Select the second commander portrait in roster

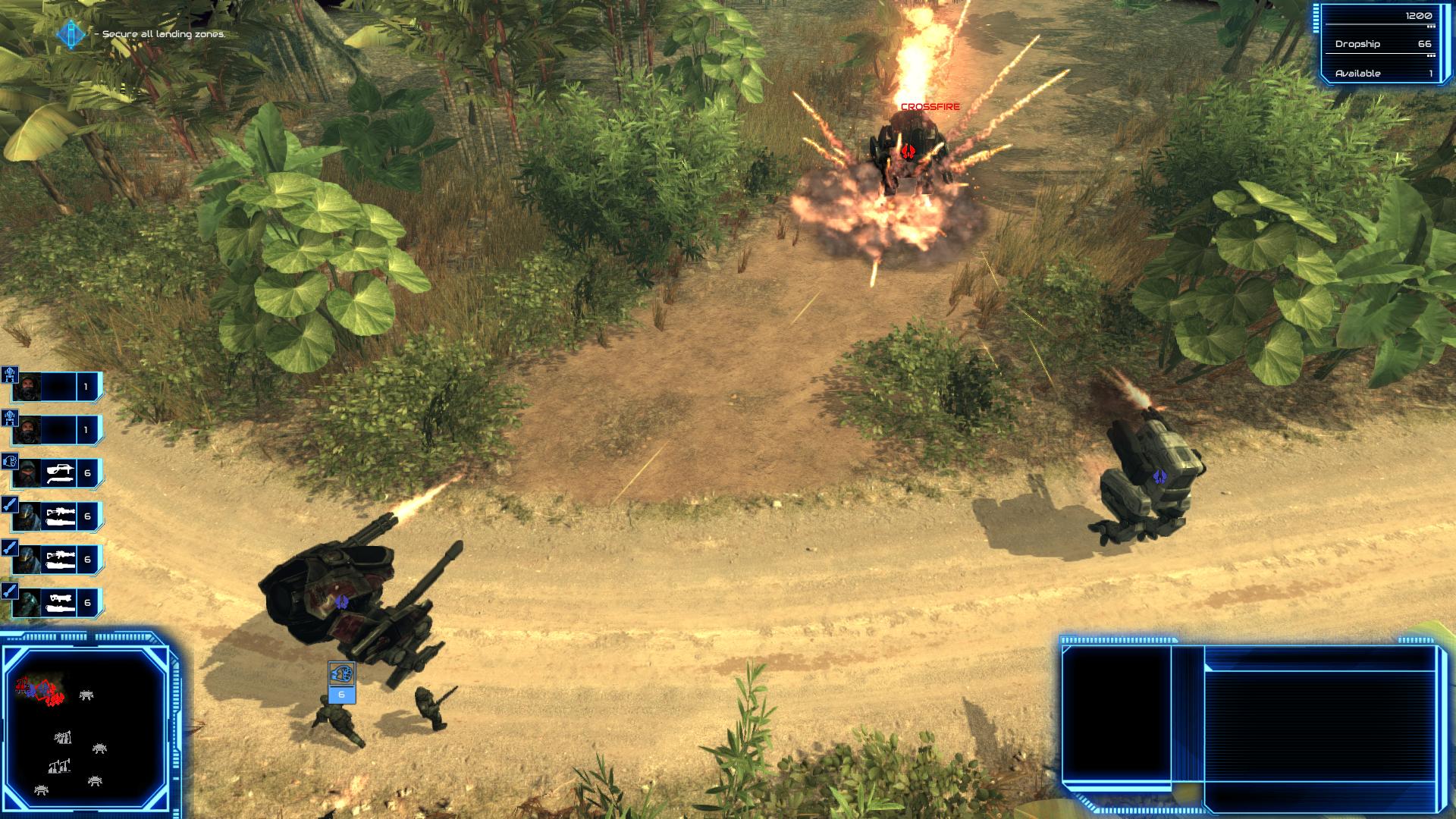click(29, 428)
